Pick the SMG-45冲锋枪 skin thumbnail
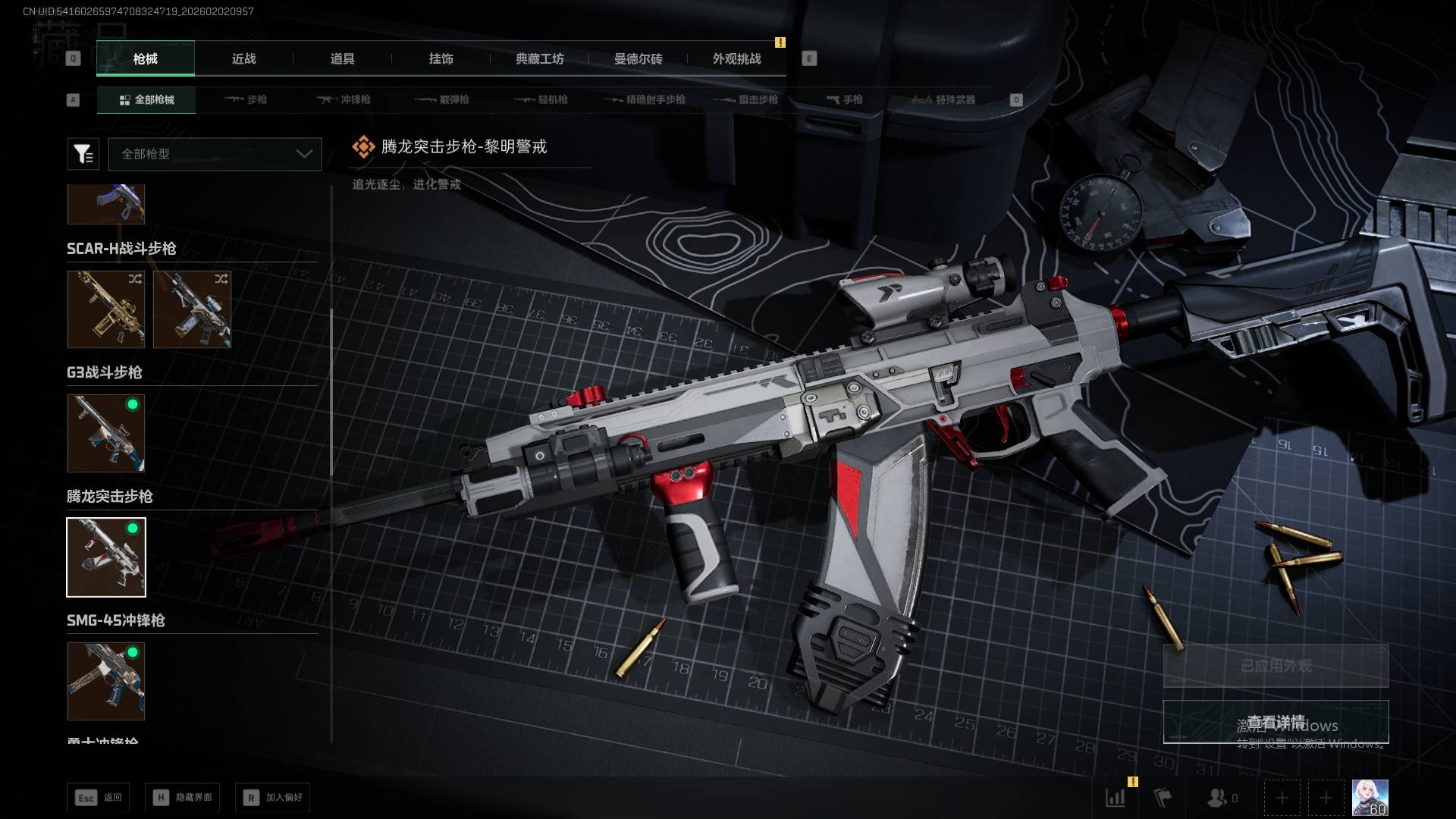Viewport: 1456px width, 819px height. (x=106, y=681)
